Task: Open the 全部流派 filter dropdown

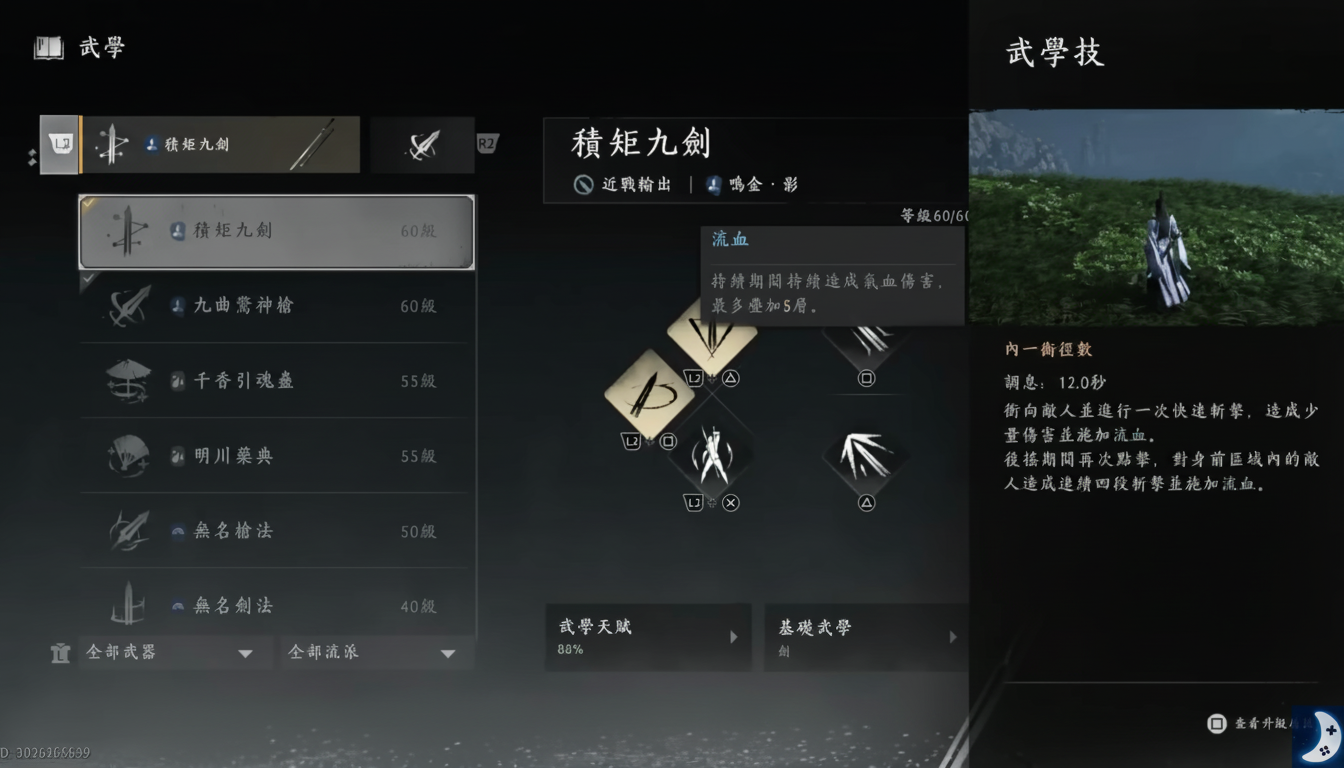Action: pyautogui.click(x=376, y=652)
